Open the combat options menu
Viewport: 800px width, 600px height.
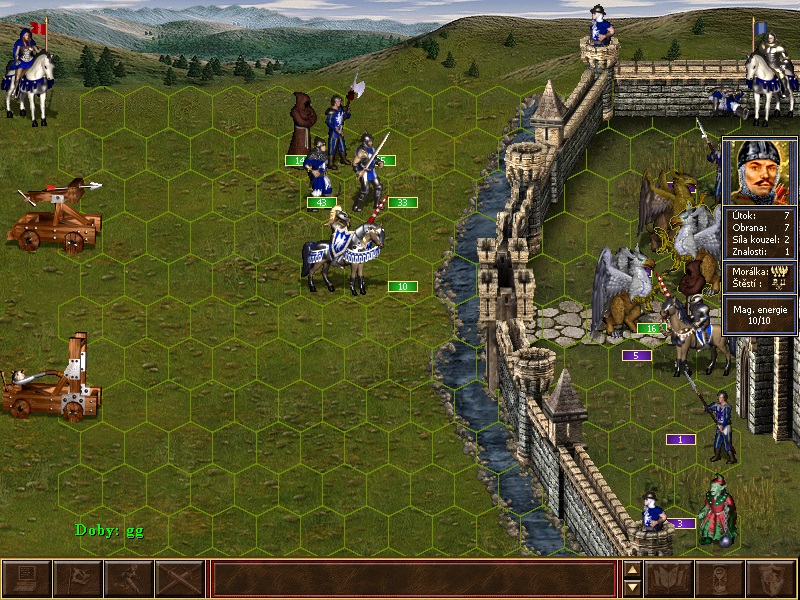pos(27,579)
